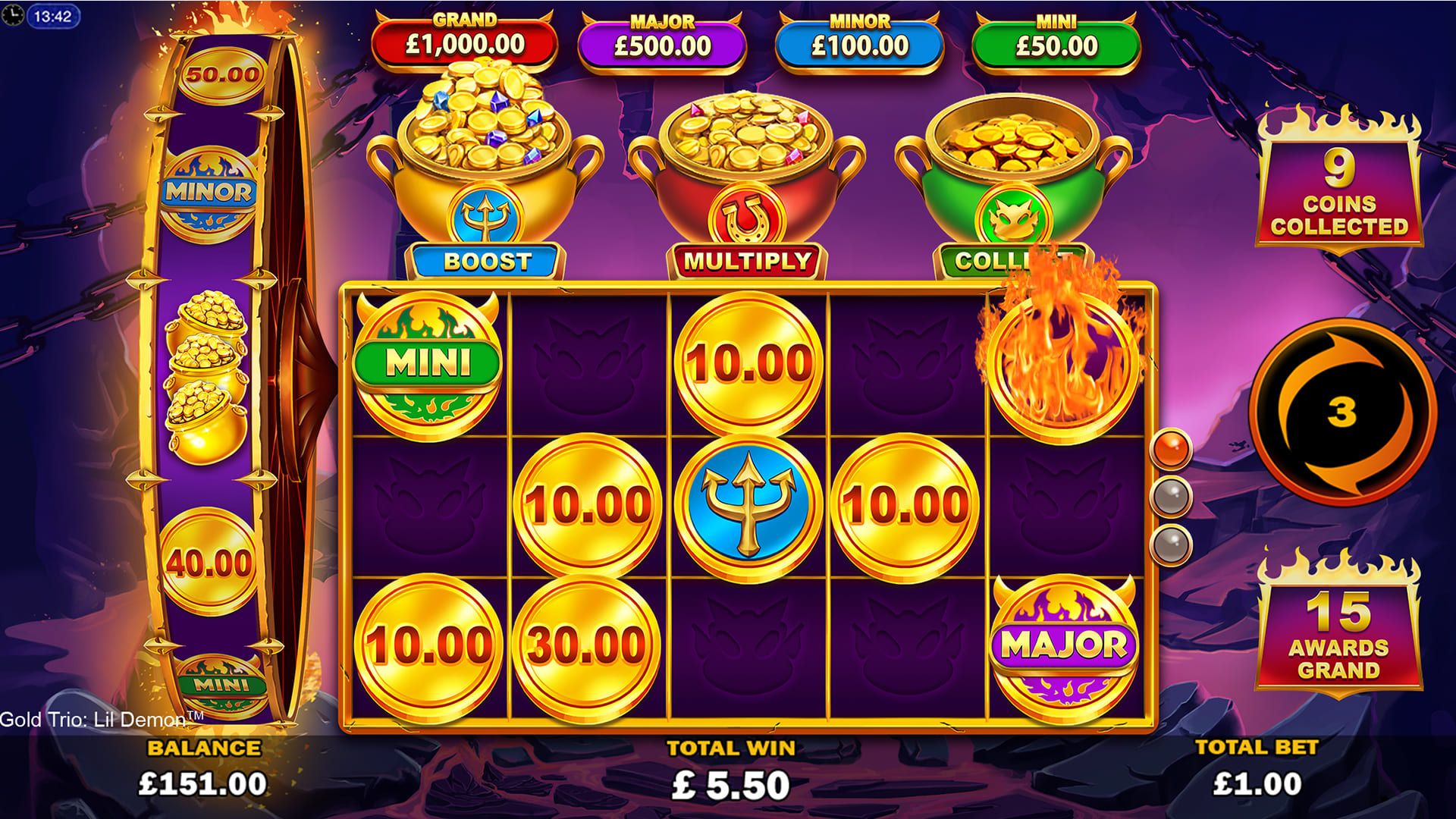
Task: Click the clock icon beside the 13:42 time
Action: [13, 16]
